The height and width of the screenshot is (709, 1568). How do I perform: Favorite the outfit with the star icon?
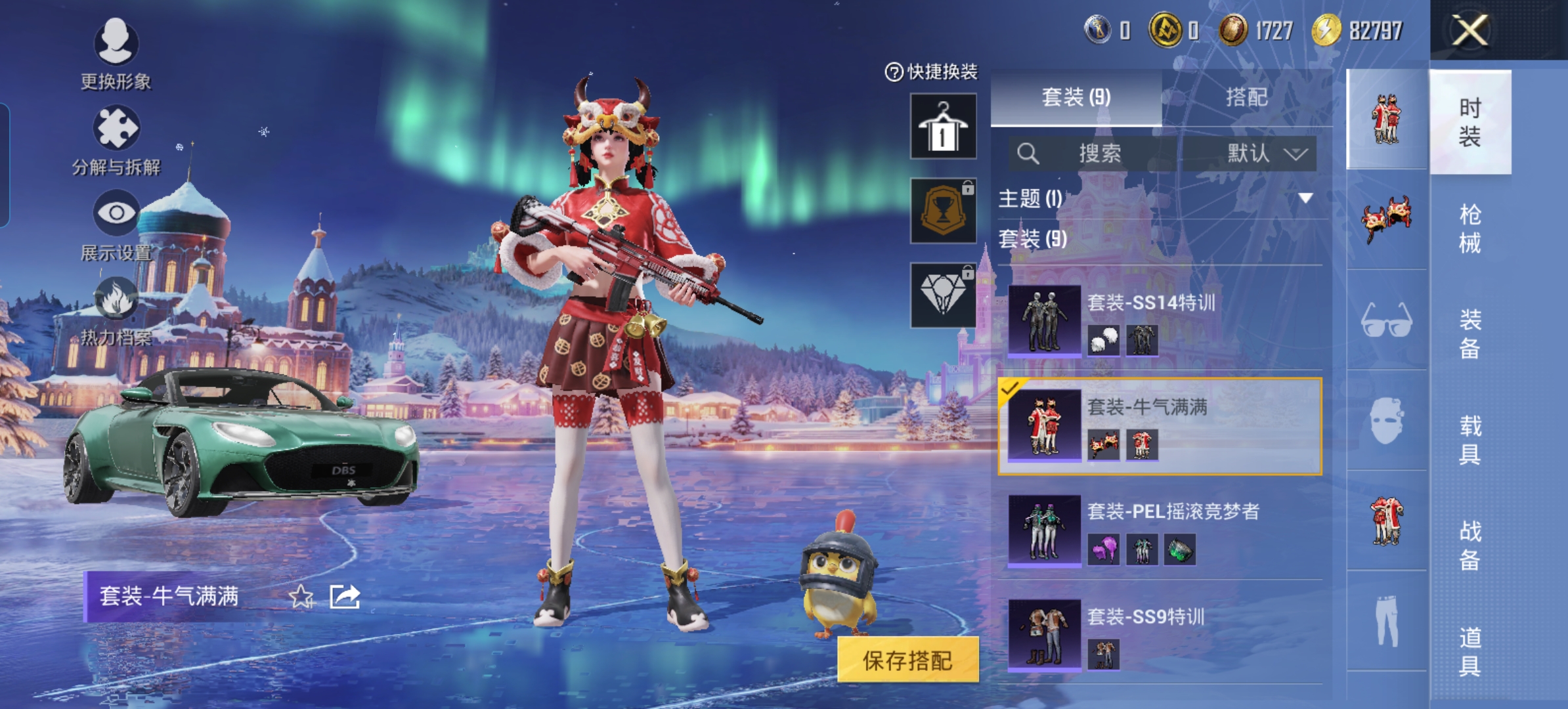click(301, 597)
